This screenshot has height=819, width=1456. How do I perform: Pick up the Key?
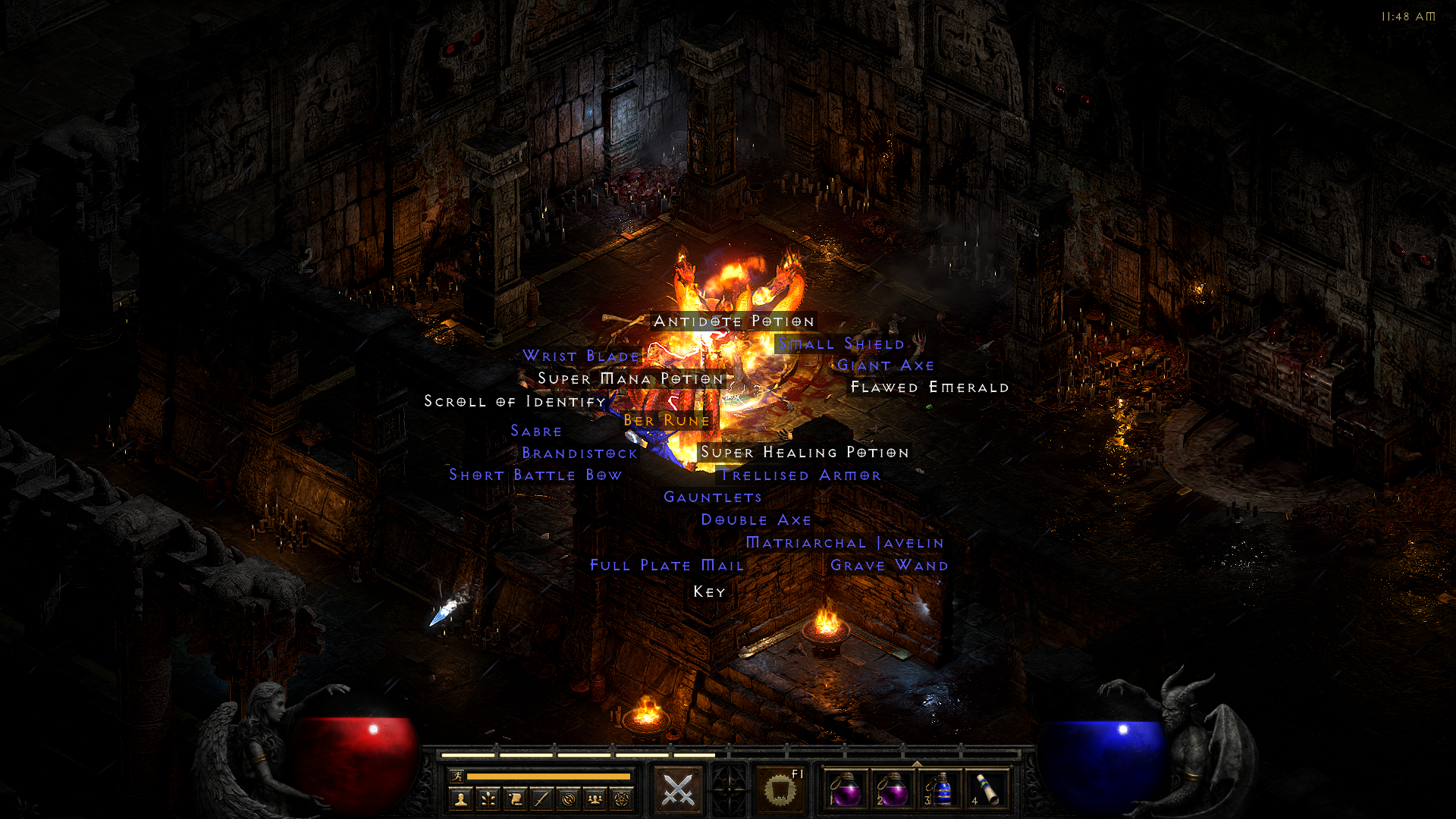tap(708, 591)
